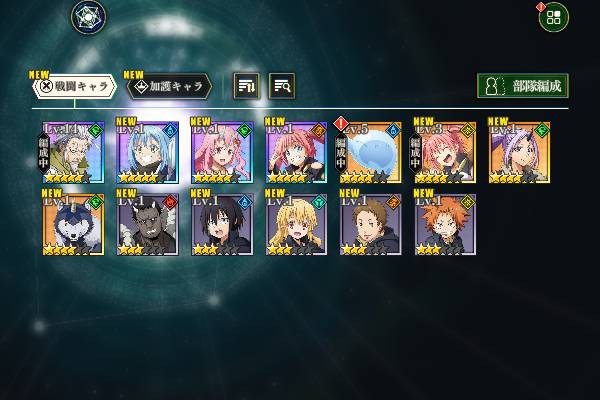Choose the brown-haired man card

[371, 224]
